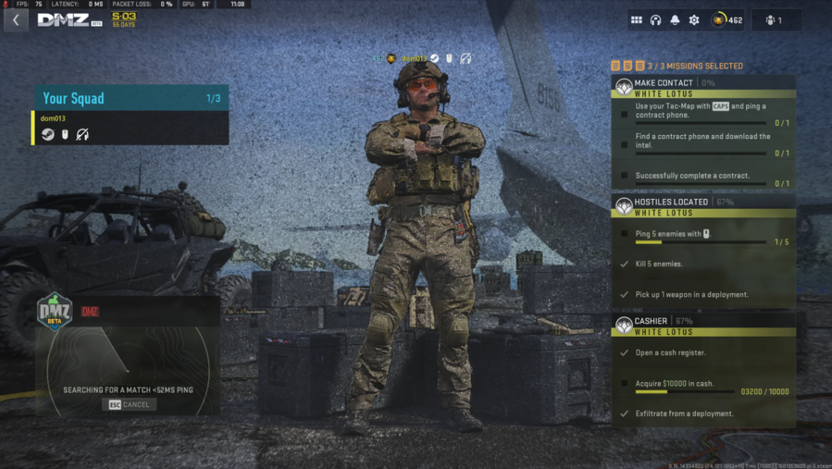The image size is (832, 469).
Task: Select squad member dom013
Action: (x=52, y=119)
